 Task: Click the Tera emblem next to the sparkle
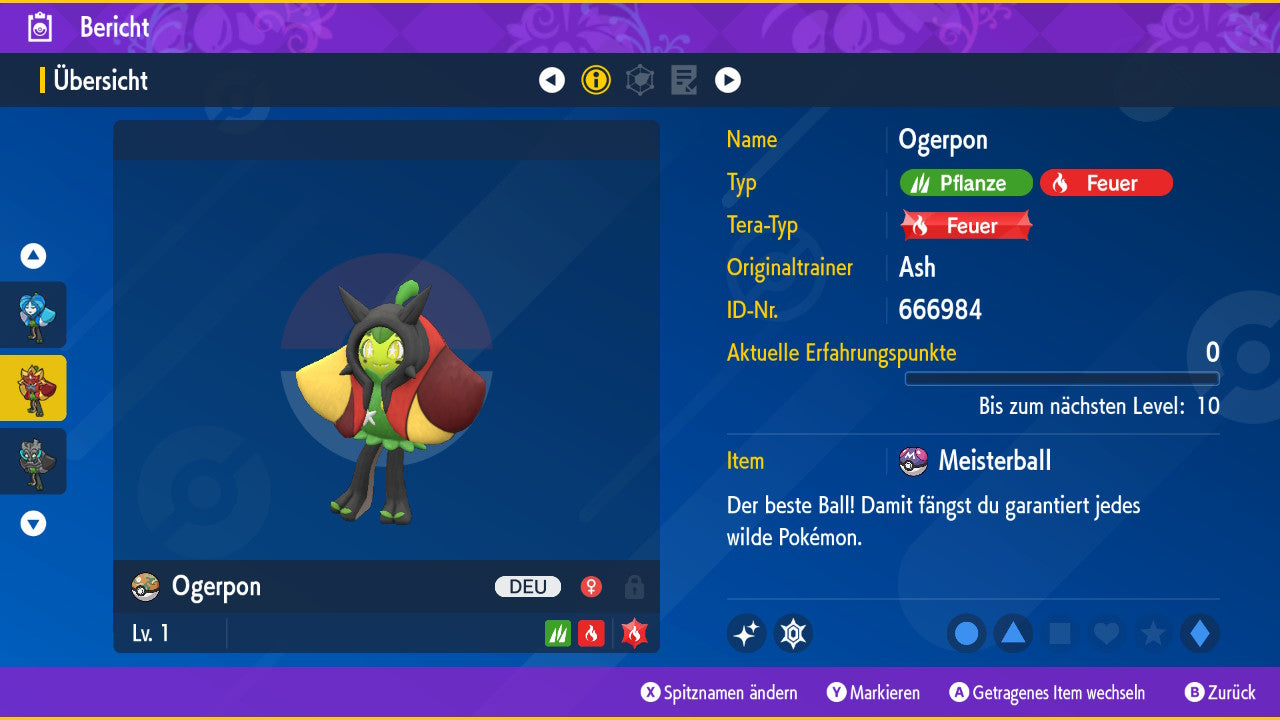click(x=793, y=633)
